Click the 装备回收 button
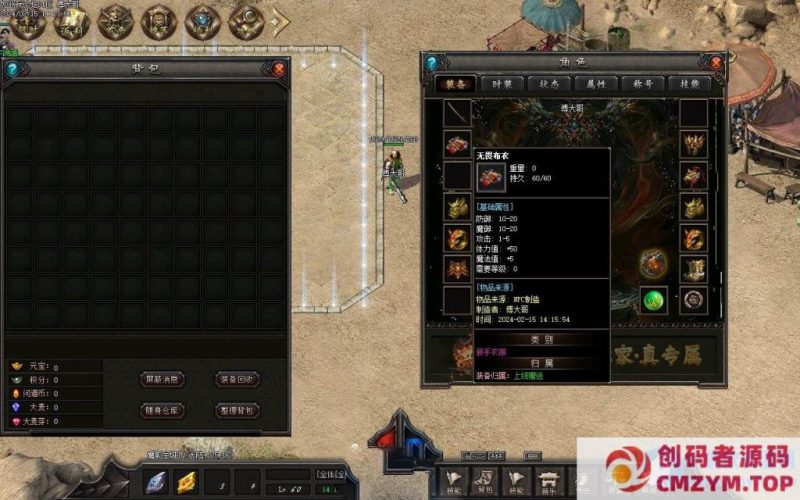Screen dimensions: 800x500 pos(238,380)
